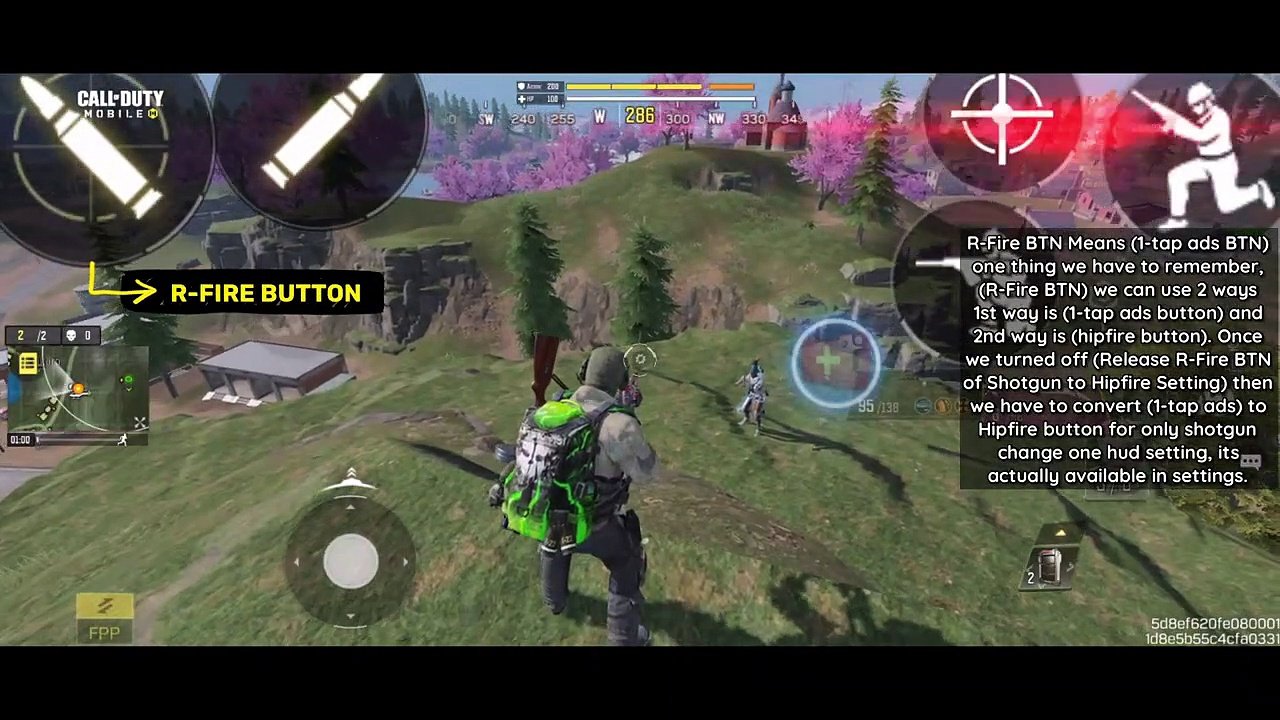This screenshot has width=1280, height=720.
Task: Use the medkit heal button
Action: coord(836,363)
